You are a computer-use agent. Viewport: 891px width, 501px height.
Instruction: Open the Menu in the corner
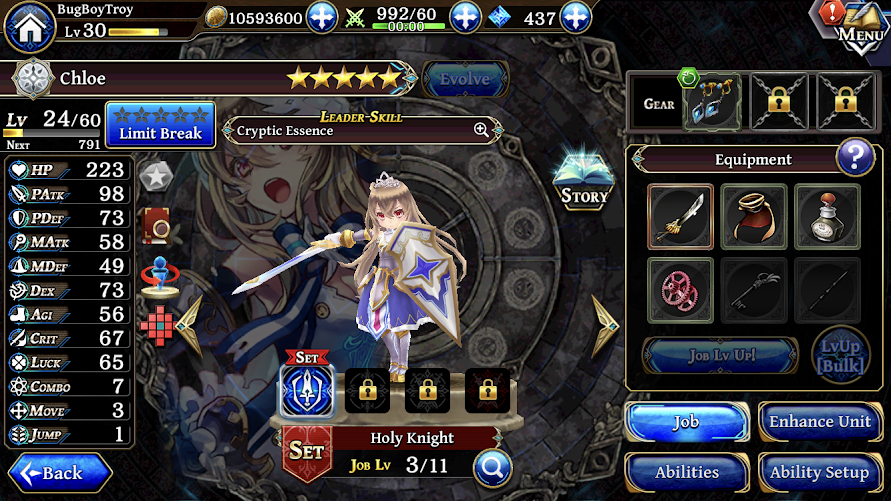pos(857,24)
